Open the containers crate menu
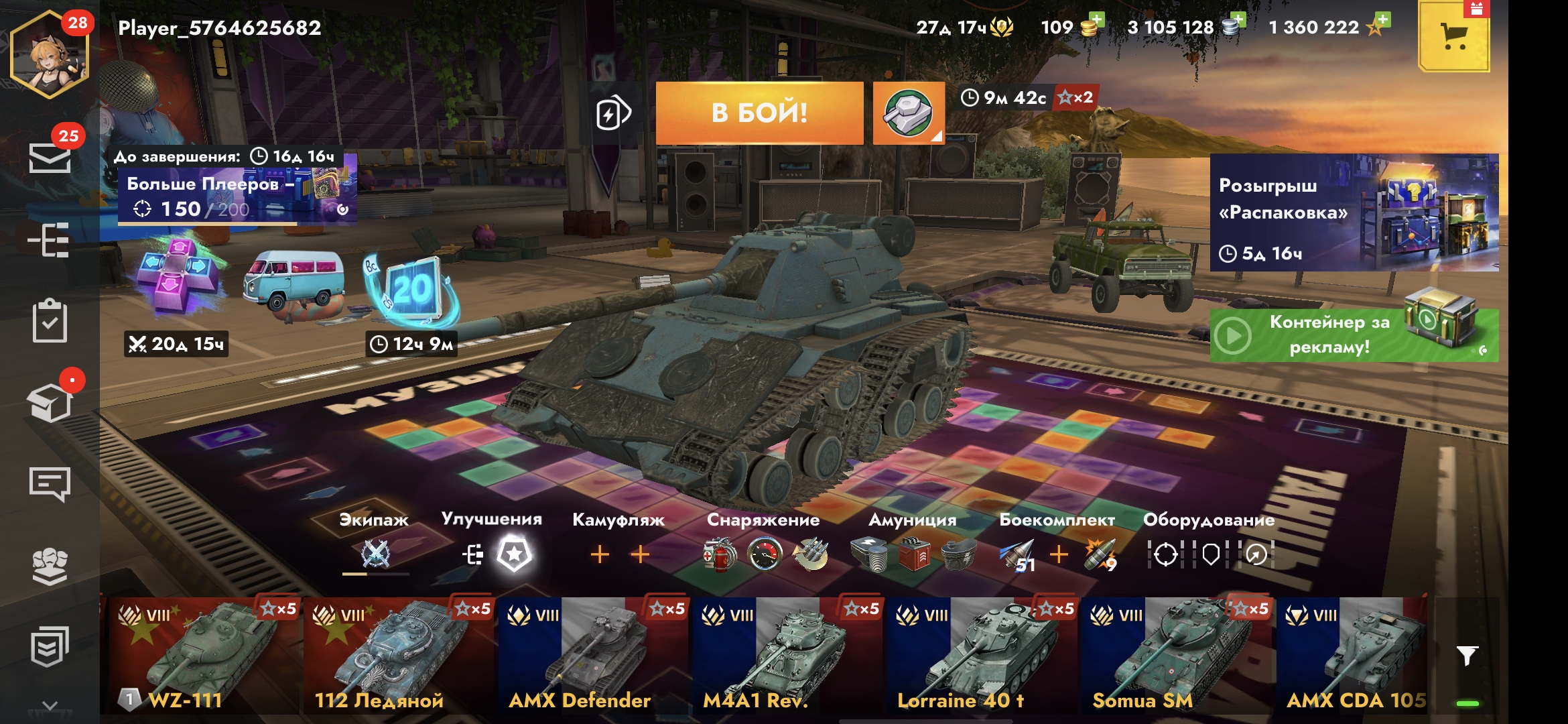The height and width of the screenshot is (724, 1568). (x=50, y=402)
